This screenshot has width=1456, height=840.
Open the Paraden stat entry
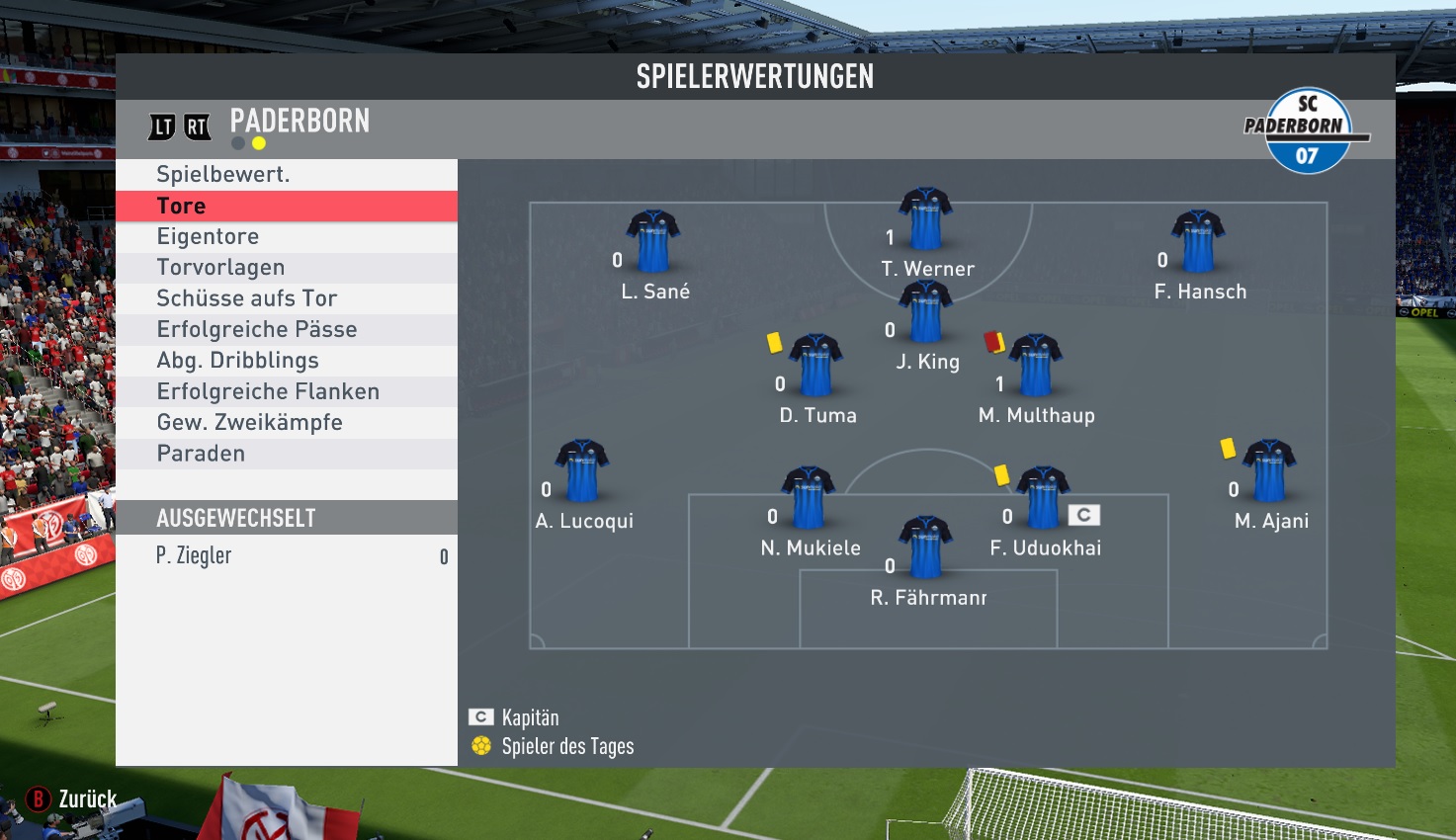point(201,454)
